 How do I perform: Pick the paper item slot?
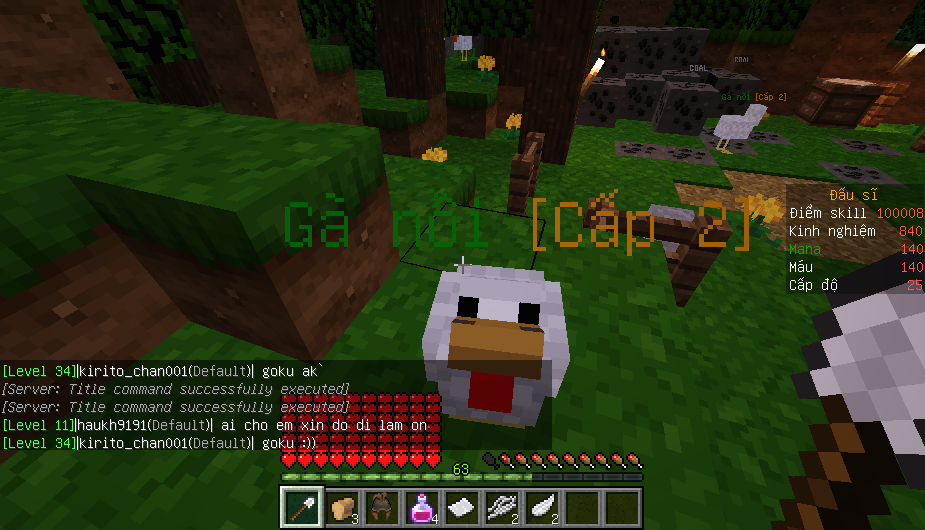click(461, 508)
